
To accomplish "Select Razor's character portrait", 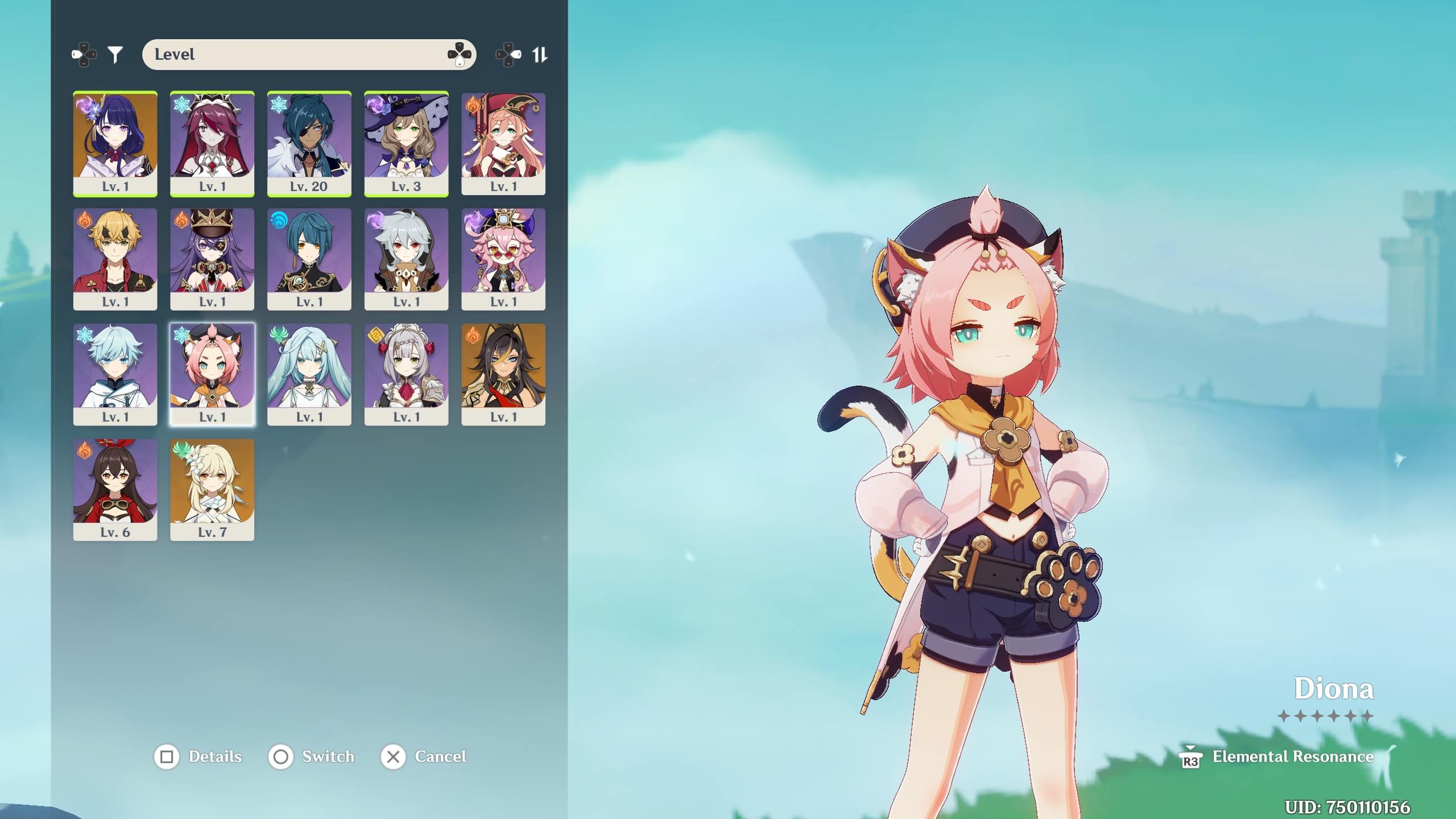I will click(x=406, y=259).
